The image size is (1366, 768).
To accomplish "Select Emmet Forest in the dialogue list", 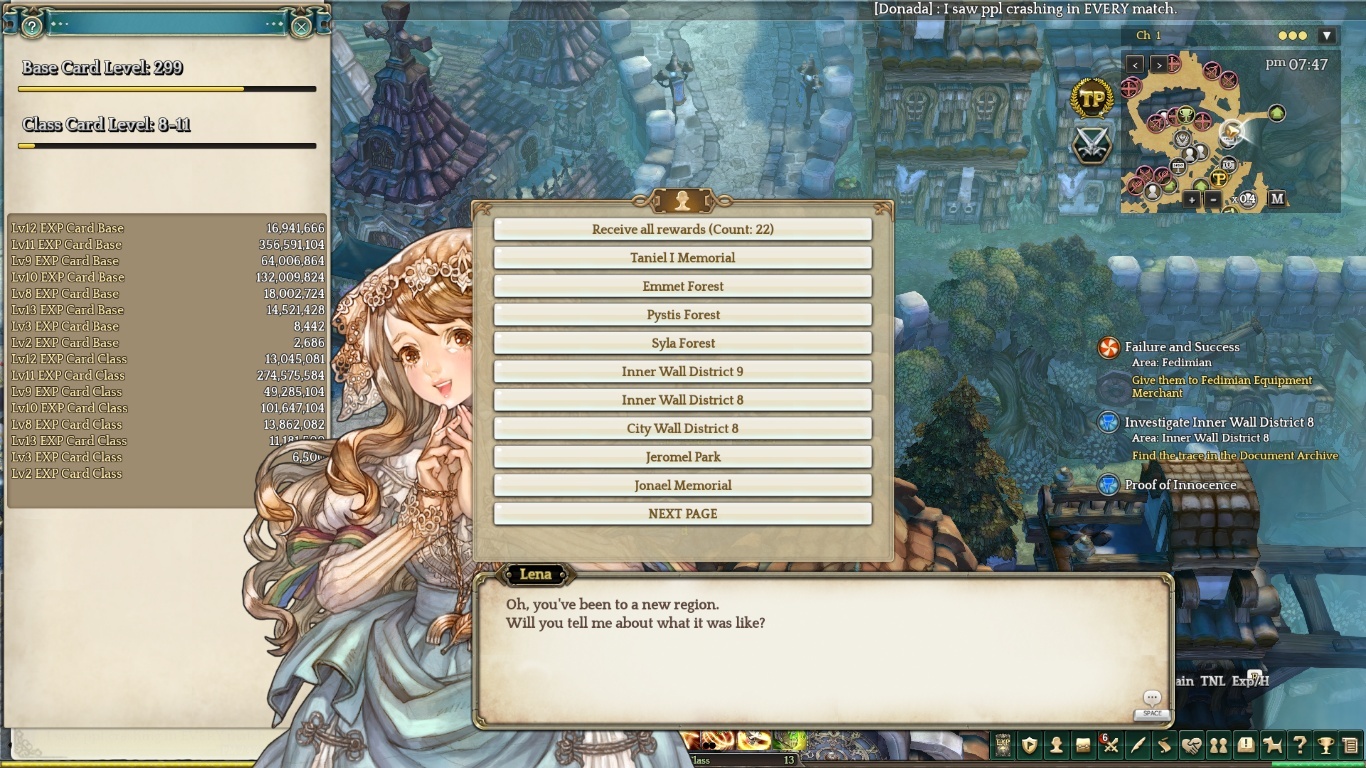I will 683,286.
